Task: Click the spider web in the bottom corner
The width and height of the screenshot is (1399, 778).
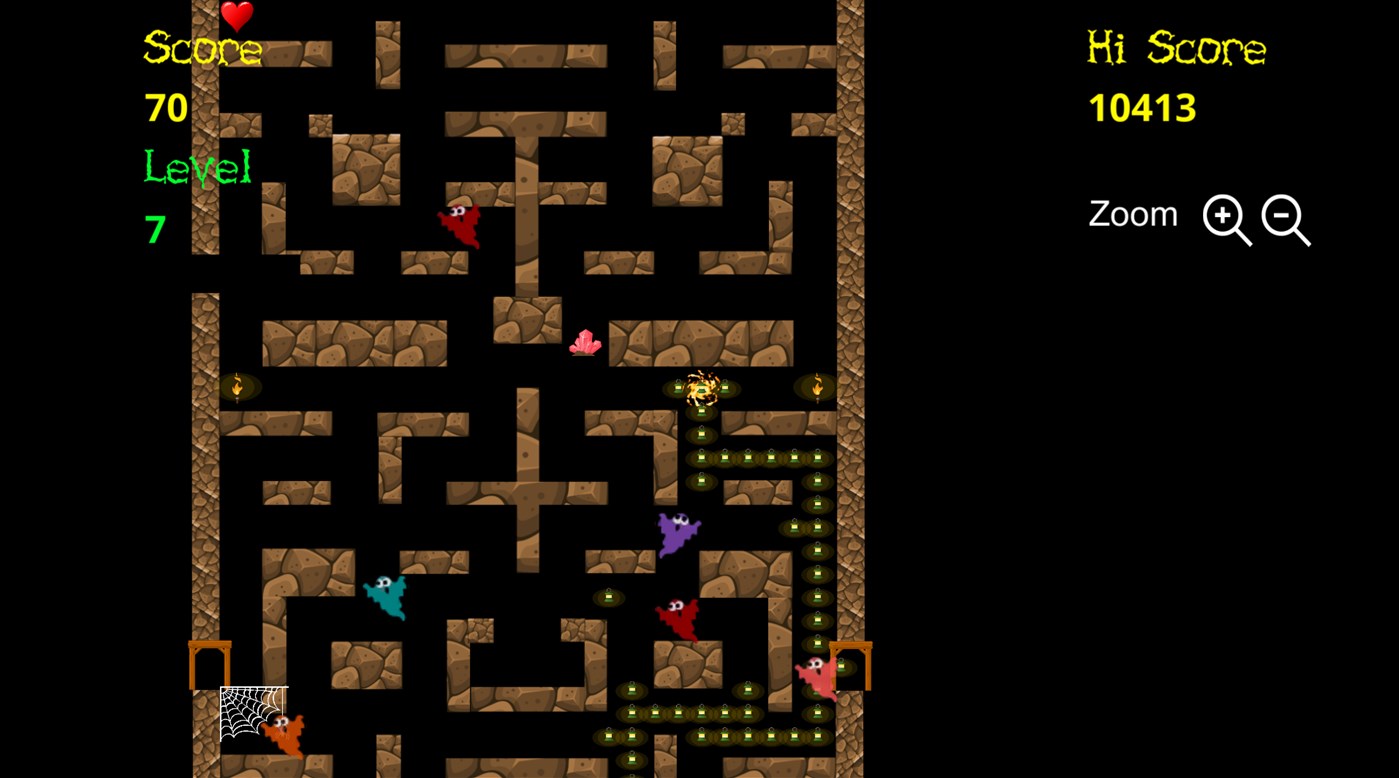Action: (x=250, y=713)
